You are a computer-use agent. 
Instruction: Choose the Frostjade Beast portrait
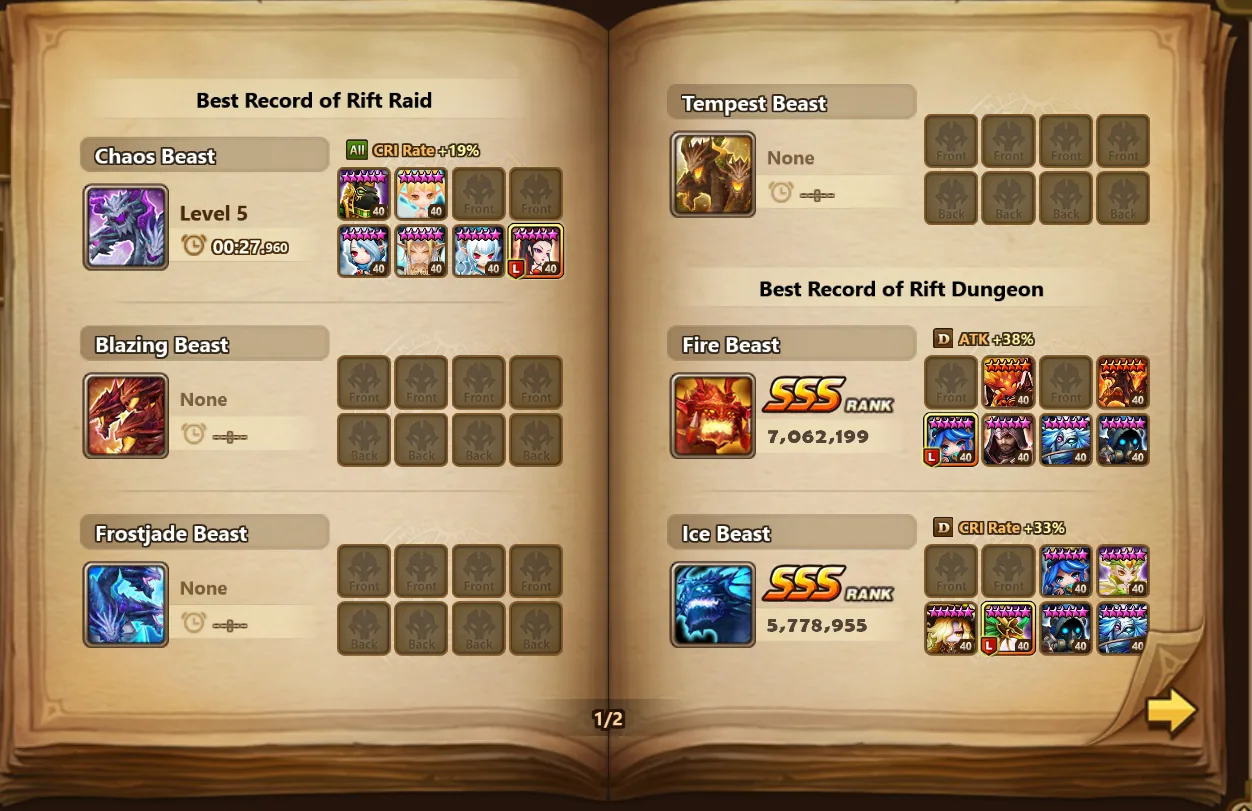[126, 605]
